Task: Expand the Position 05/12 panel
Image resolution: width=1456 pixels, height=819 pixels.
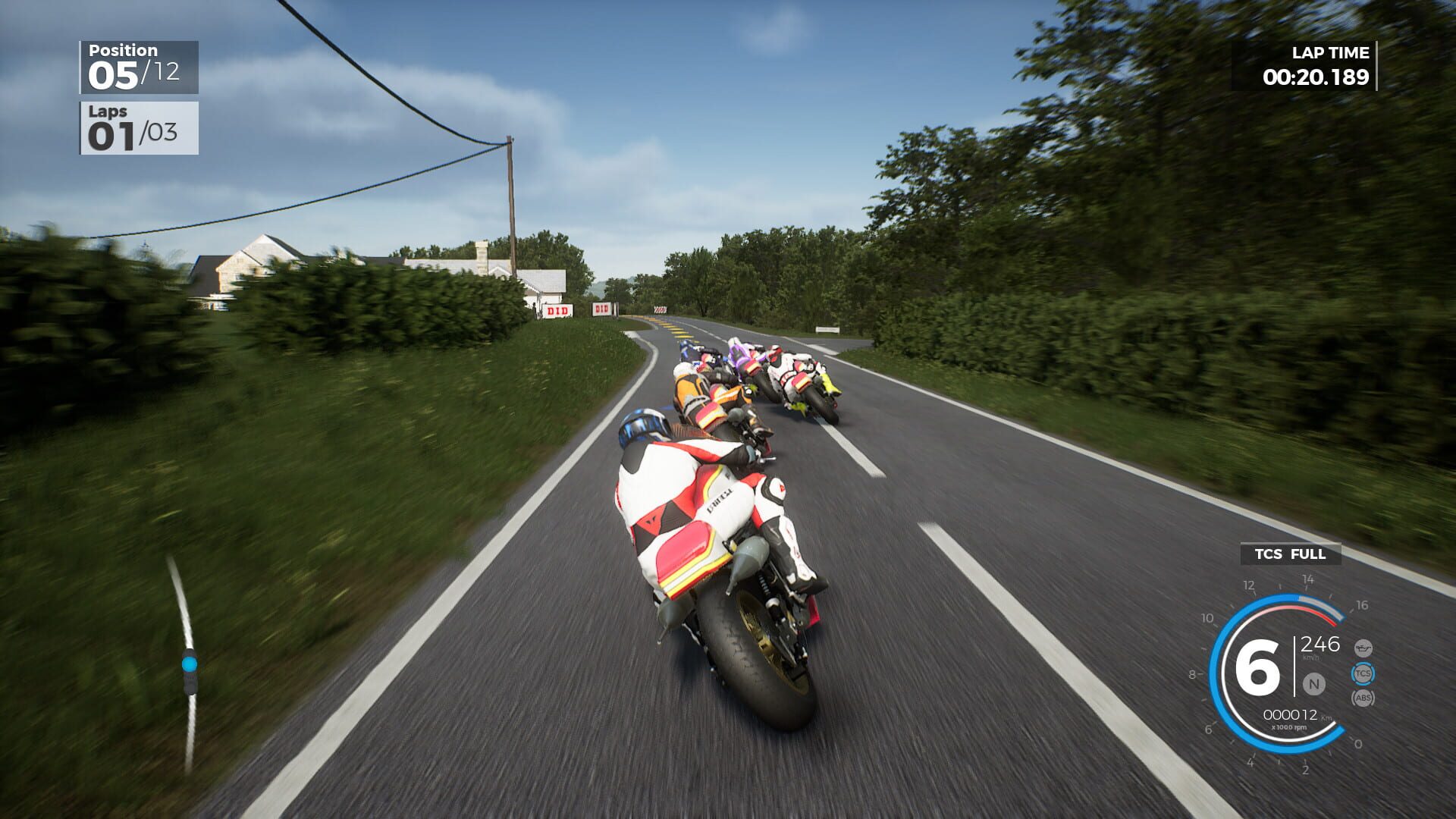Action: [x=139, y=67]
